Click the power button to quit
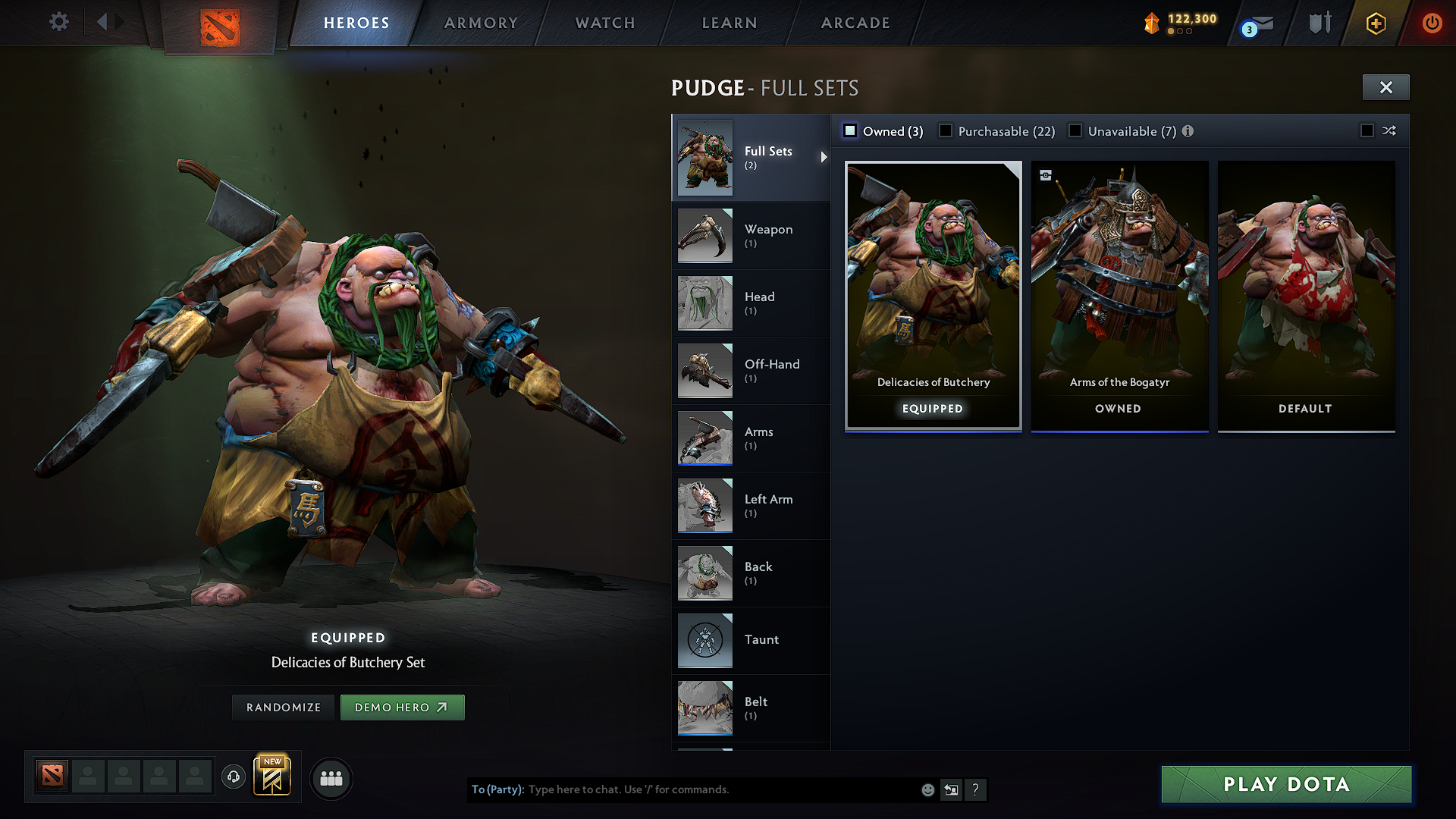This screenshot has height=819, width=1456. click(1432, 22)
